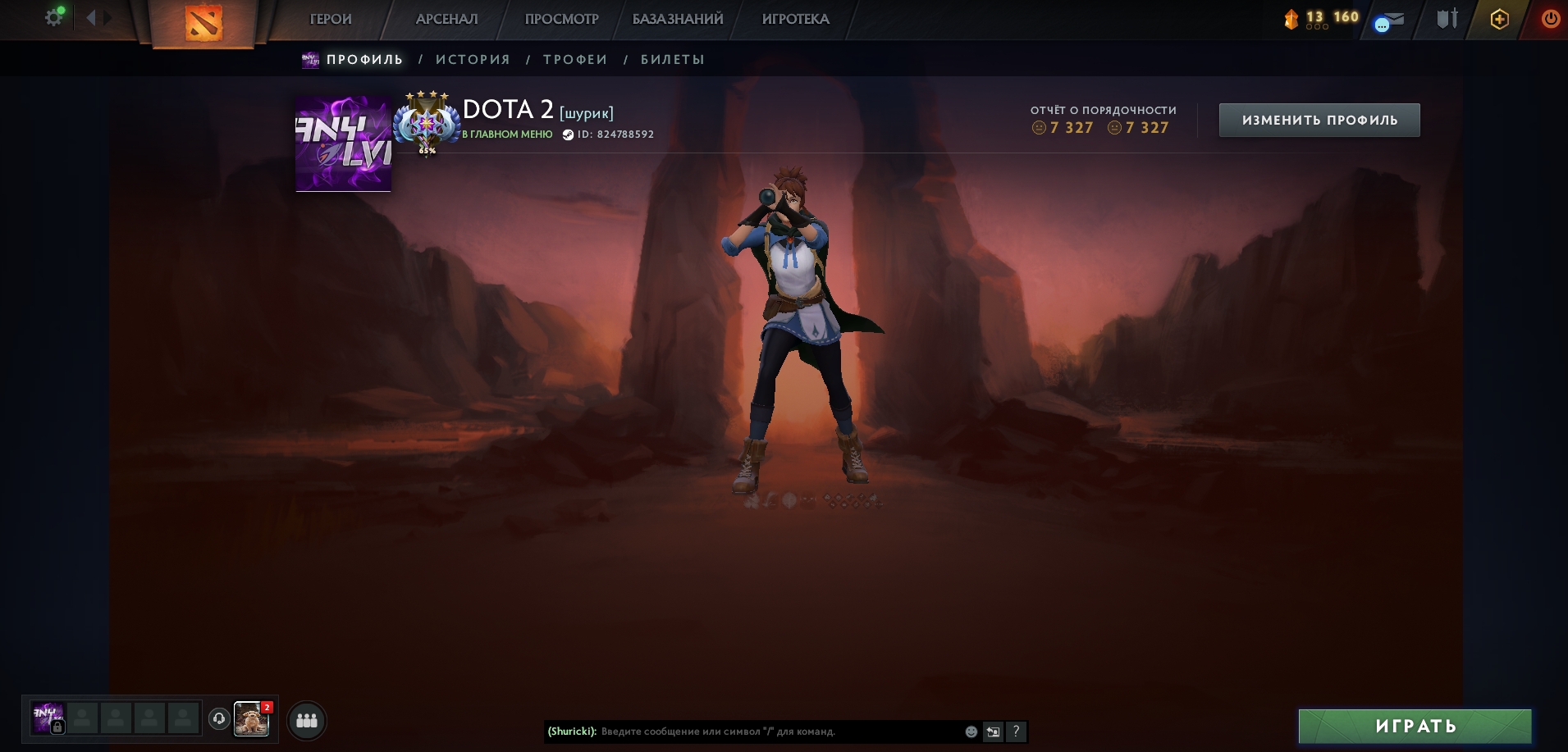Open the АРСЕНАЛ section

coord(446,19)
